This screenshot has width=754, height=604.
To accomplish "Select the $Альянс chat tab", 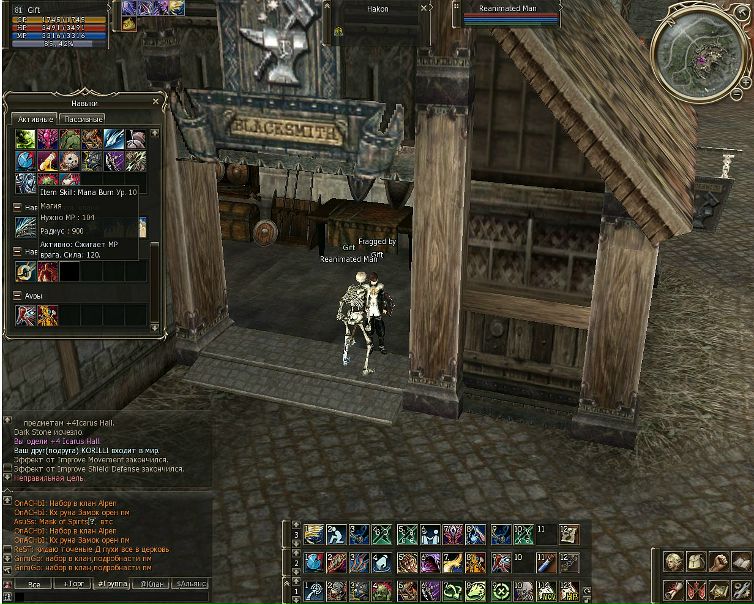I will click(x=190, y=582).
